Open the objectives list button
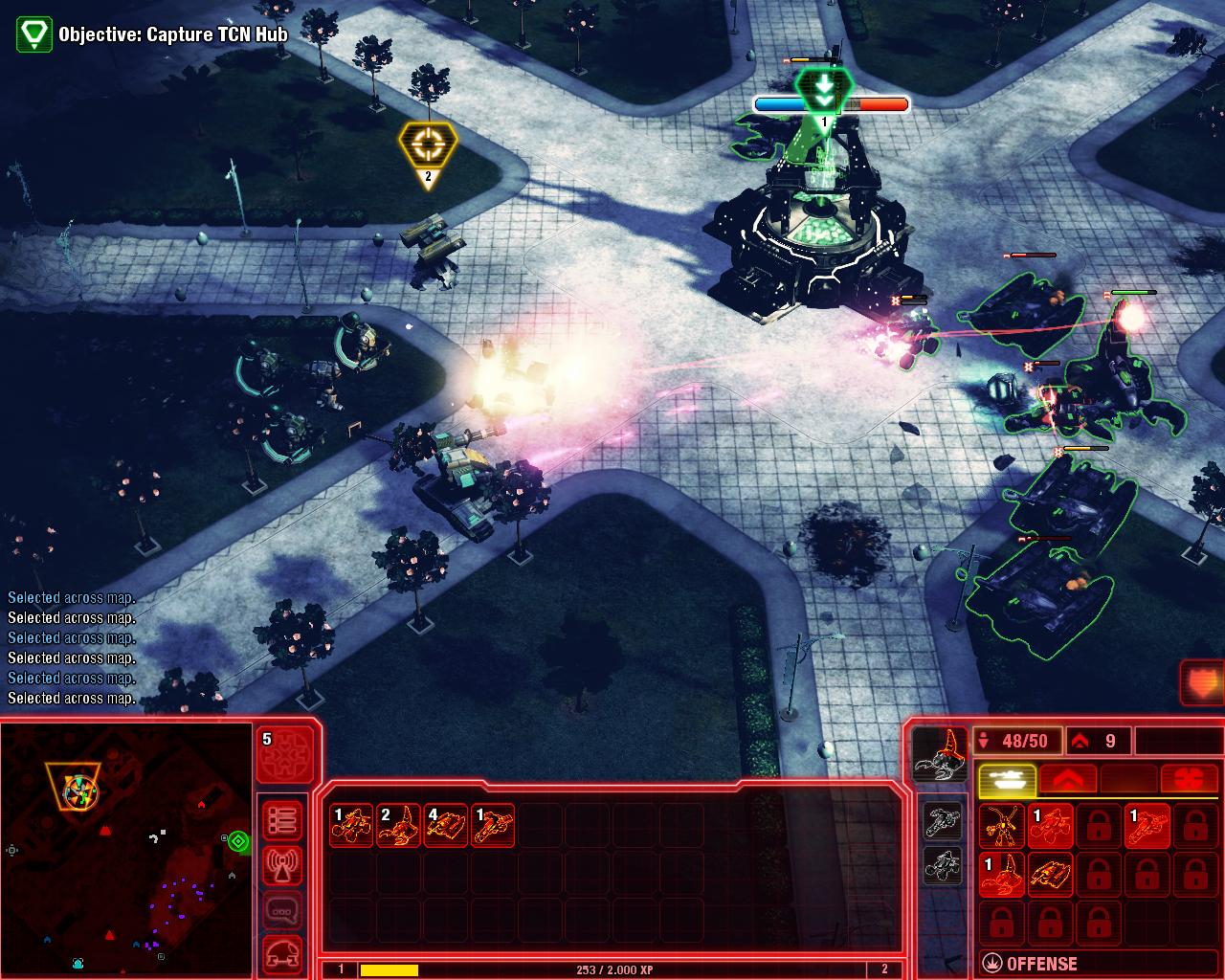The image size is (1225, 980). (282, 820)
